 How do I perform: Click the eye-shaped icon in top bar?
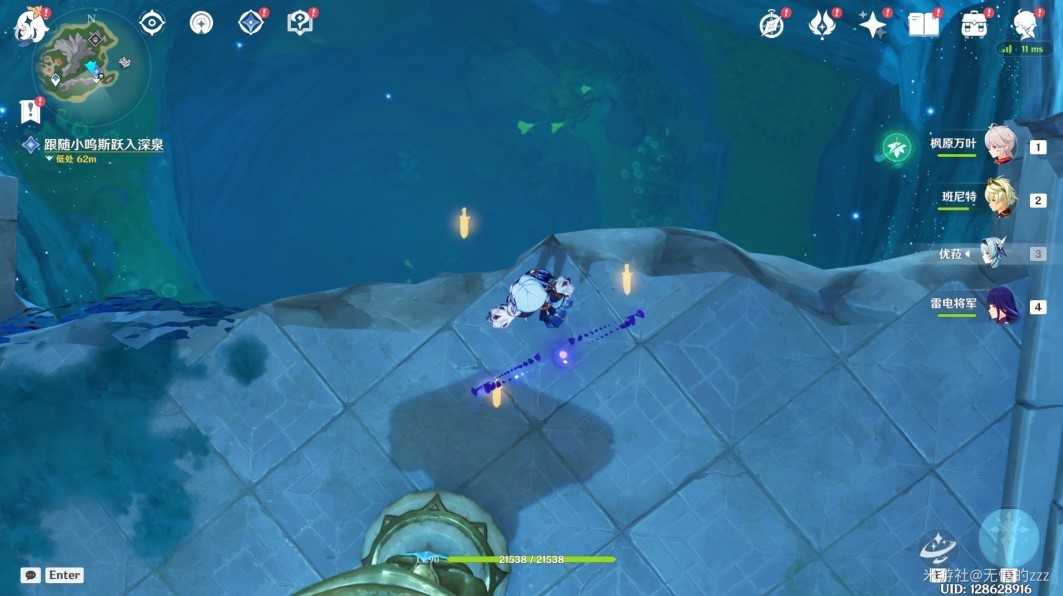point(152,22)
